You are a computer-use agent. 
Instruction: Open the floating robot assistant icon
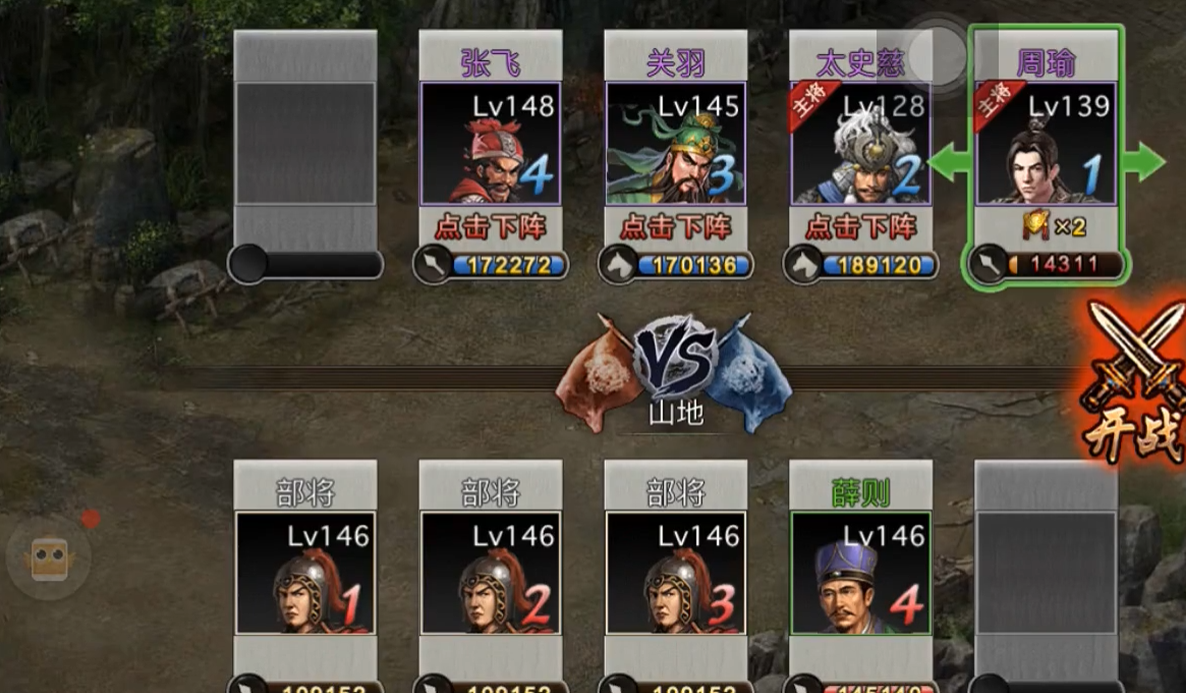[48, 558]
